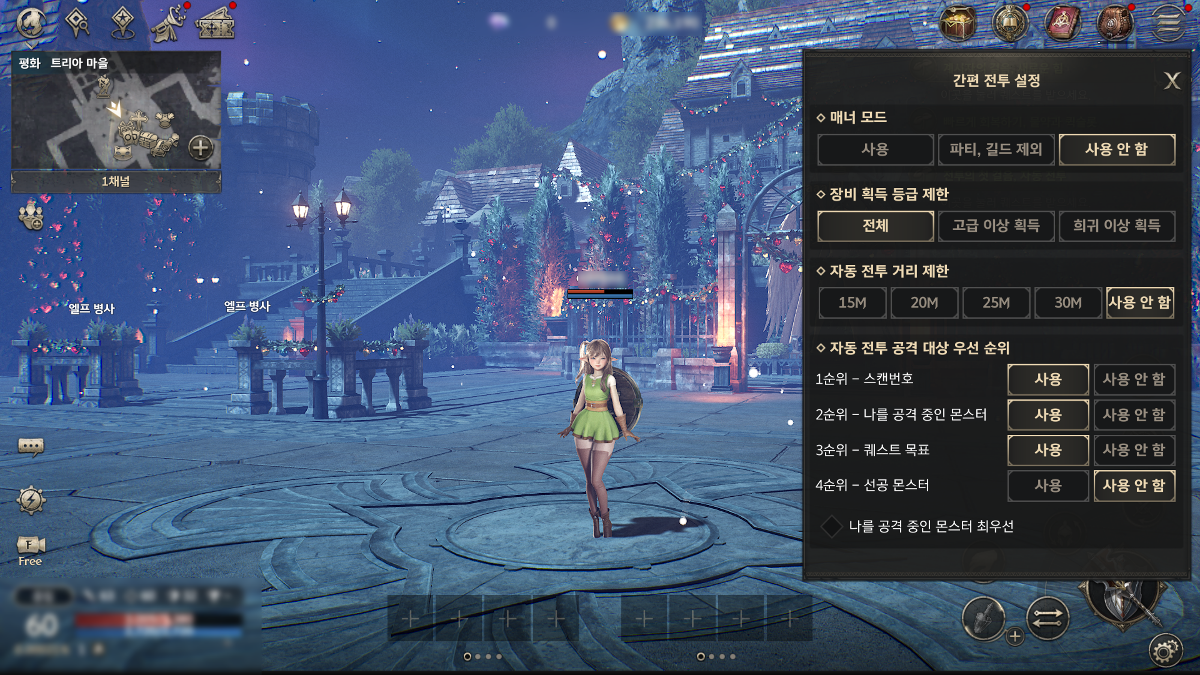
Task: Set auto-battle distance limit to 25M
Action: tap(996, 303)
